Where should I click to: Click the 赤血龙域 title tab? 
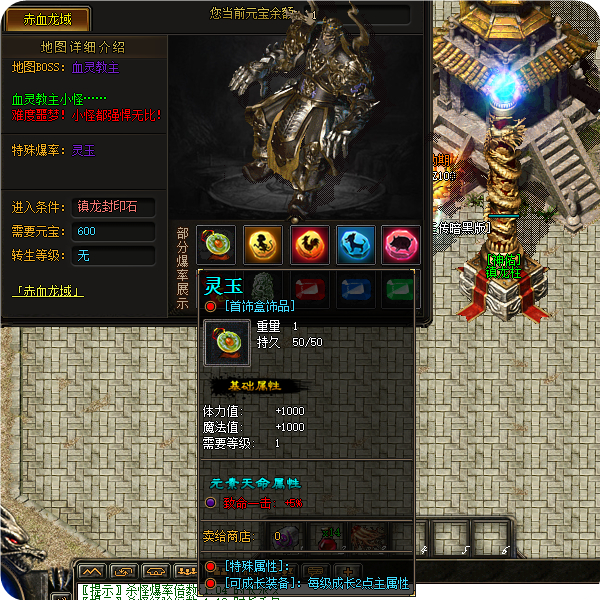click(x=47, y=19)
